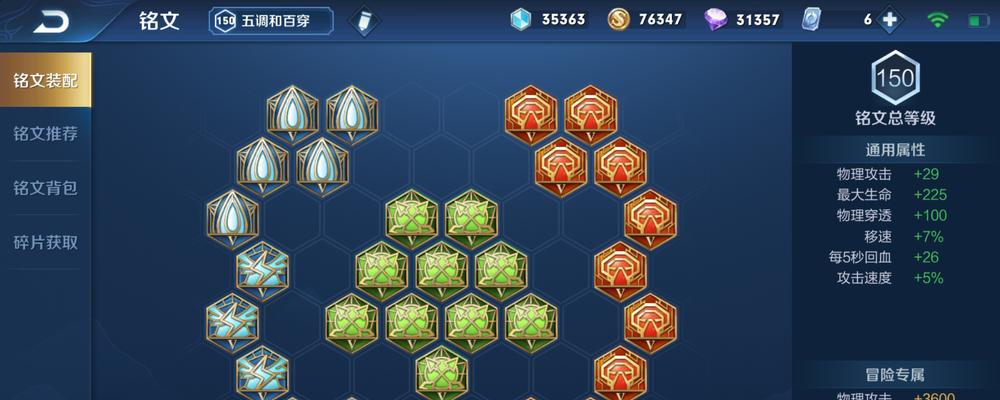Screen dimensions: 1000x400
Task: Open the 五调和百穿 rune page selector
Action: coord(271,20)
